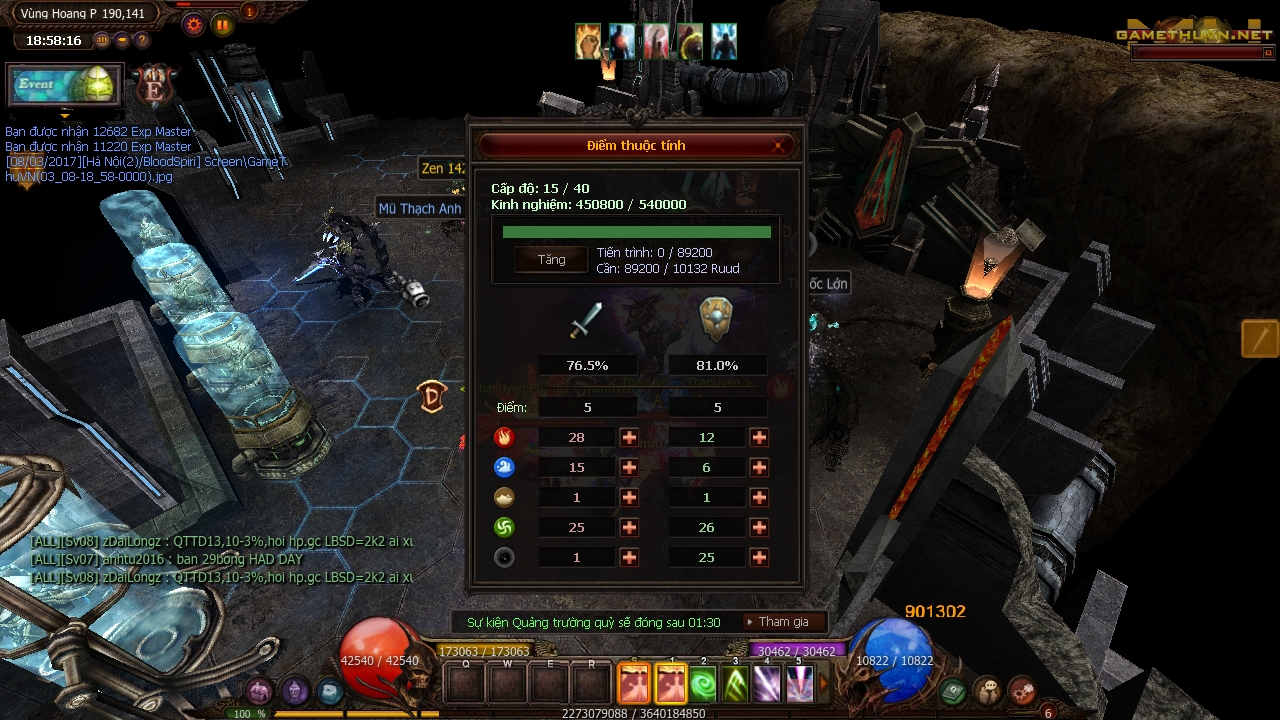Pause the game with the orange pause icon
The image size is (1280, 720).
pos(221,26)
